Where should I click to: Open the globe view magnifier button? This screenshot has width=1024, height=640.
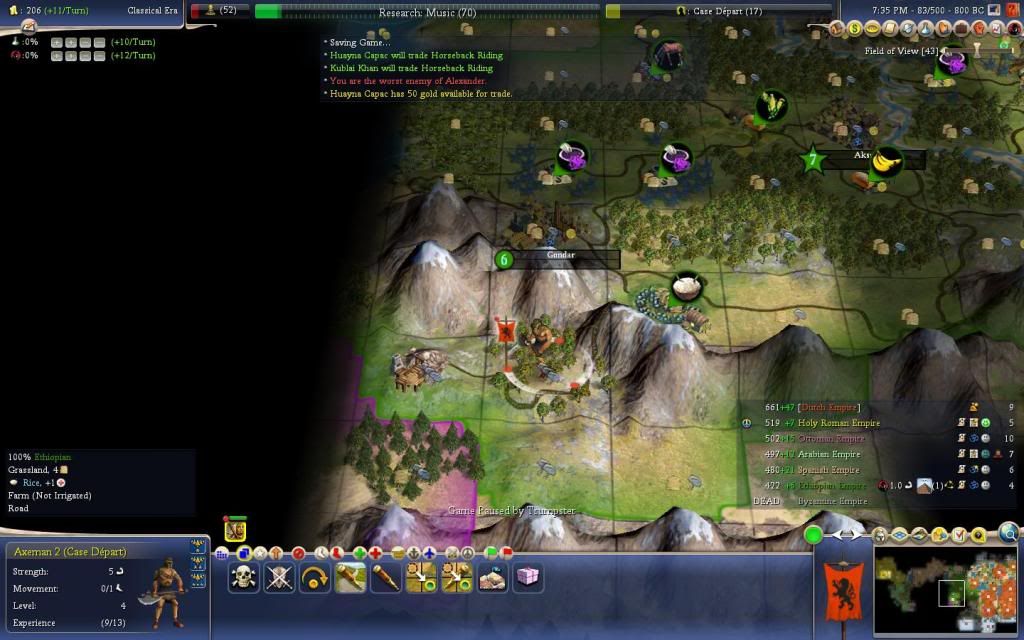[x=1009, y=533]
